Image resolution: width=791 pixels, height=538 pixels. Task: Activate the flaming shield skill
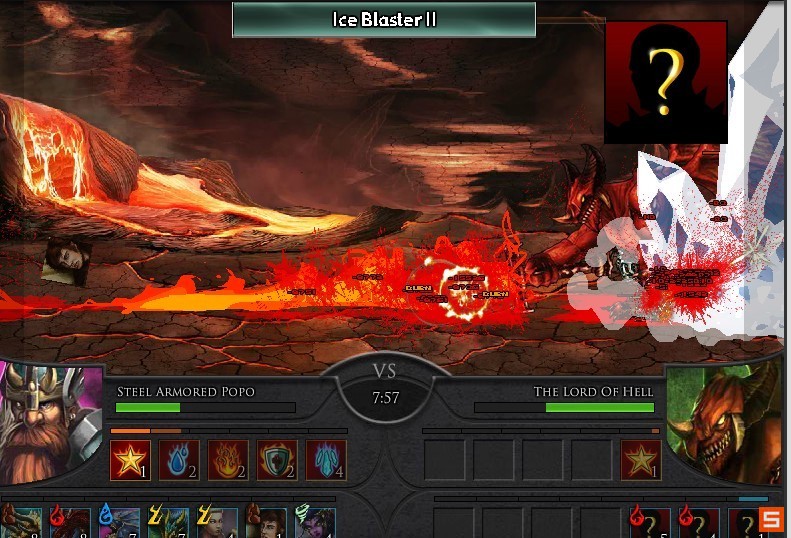tap(277, 460)
